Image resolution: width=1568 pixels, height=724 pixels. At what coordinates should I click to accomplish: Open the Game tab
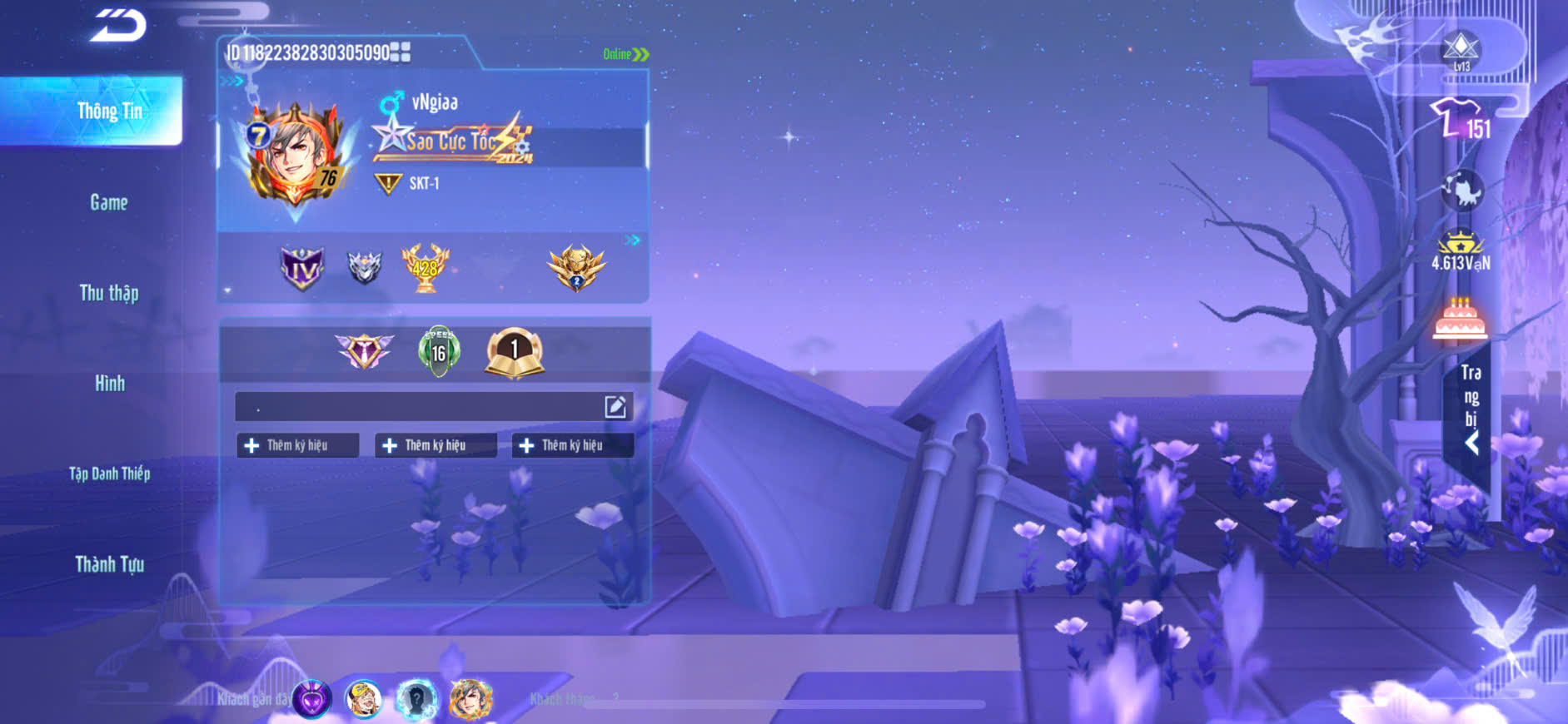pos(109,202)
